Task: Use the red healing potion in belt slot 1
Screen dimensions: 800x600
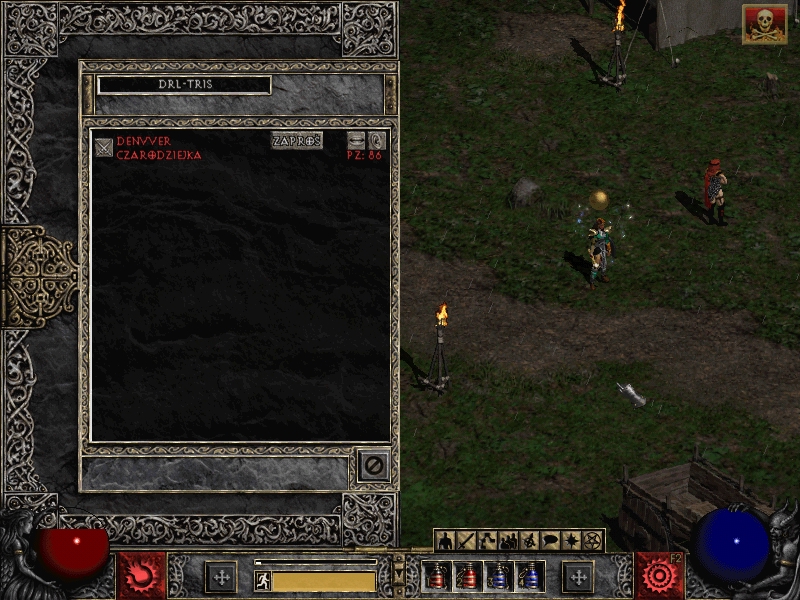Action: [x=436, y=576]
